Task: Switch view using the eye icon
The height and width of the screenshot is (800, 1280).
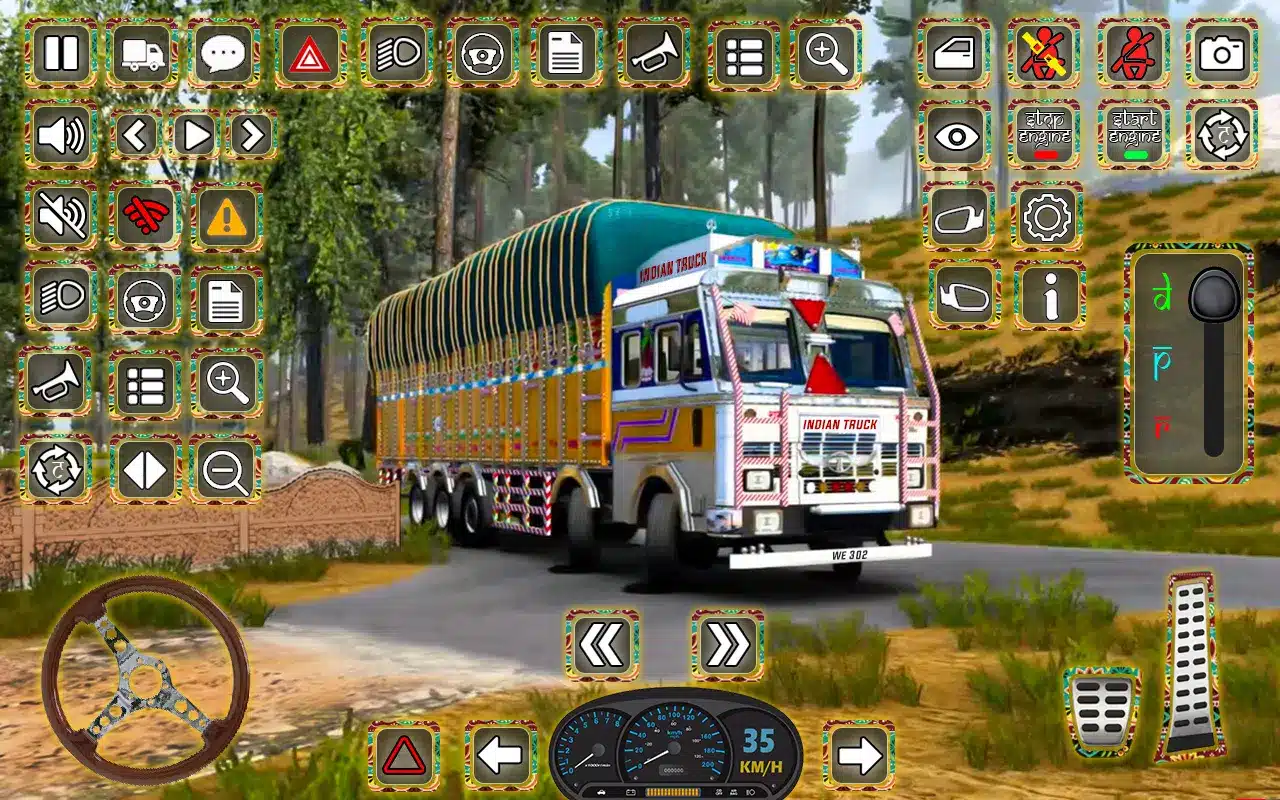Action: 954,135
